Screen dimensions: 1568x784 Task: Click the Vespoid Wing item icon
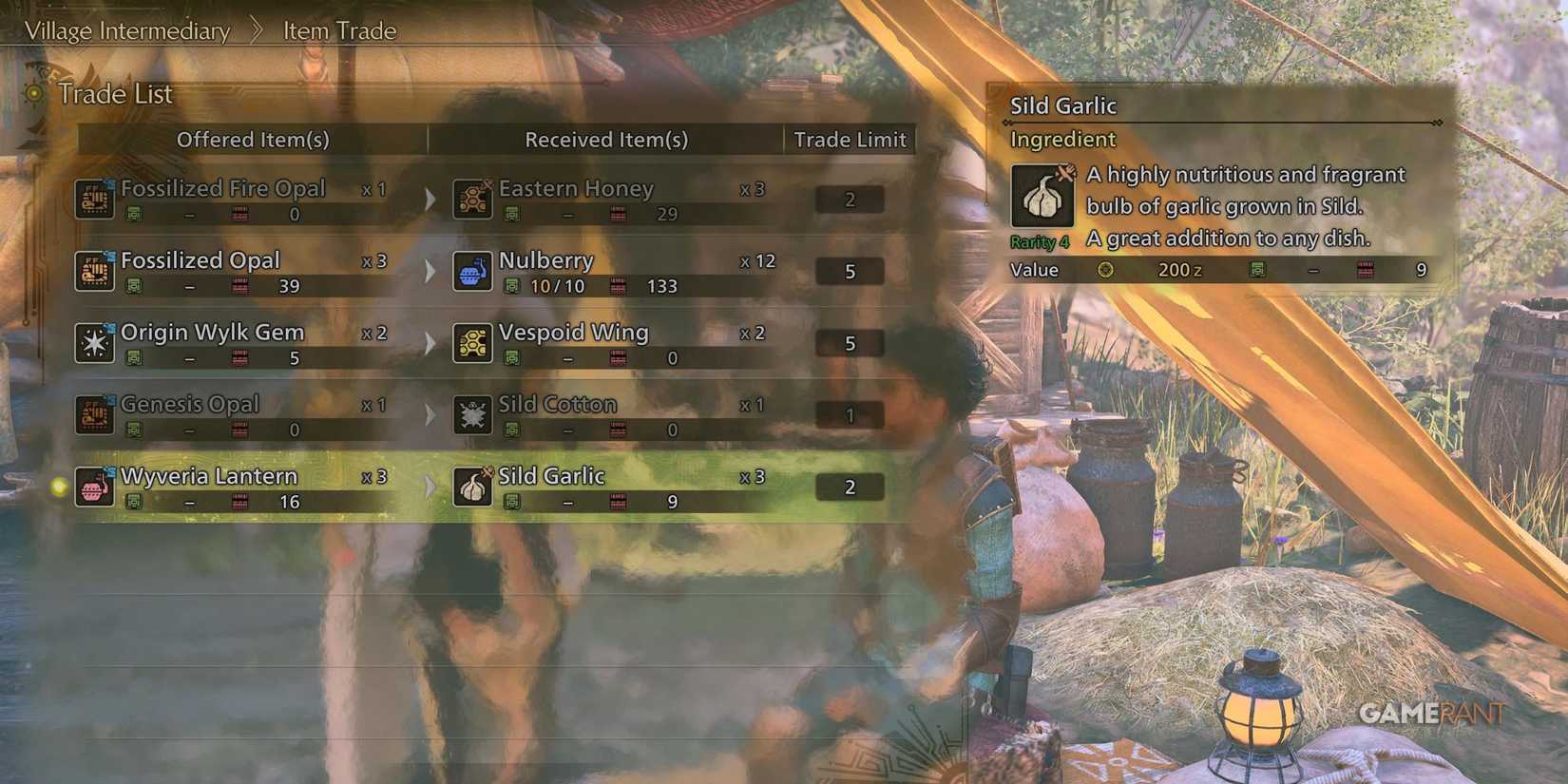(x=470, y=343)
